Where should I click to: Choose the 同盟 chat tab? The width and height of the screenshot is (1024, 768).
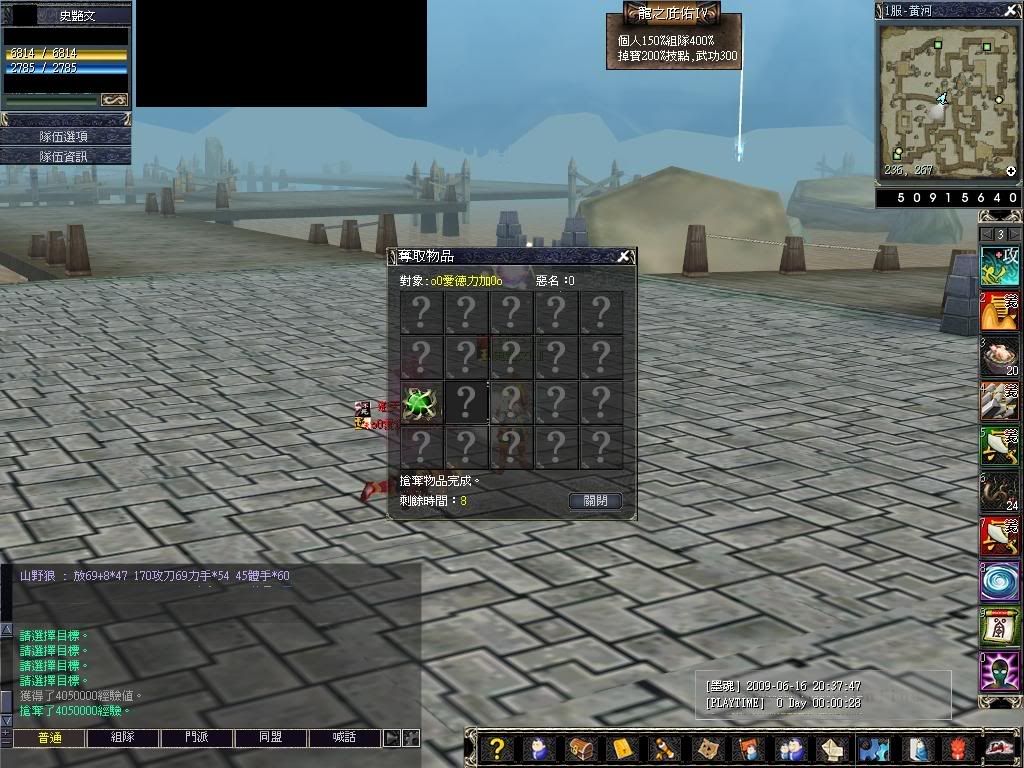click(270, 738)
